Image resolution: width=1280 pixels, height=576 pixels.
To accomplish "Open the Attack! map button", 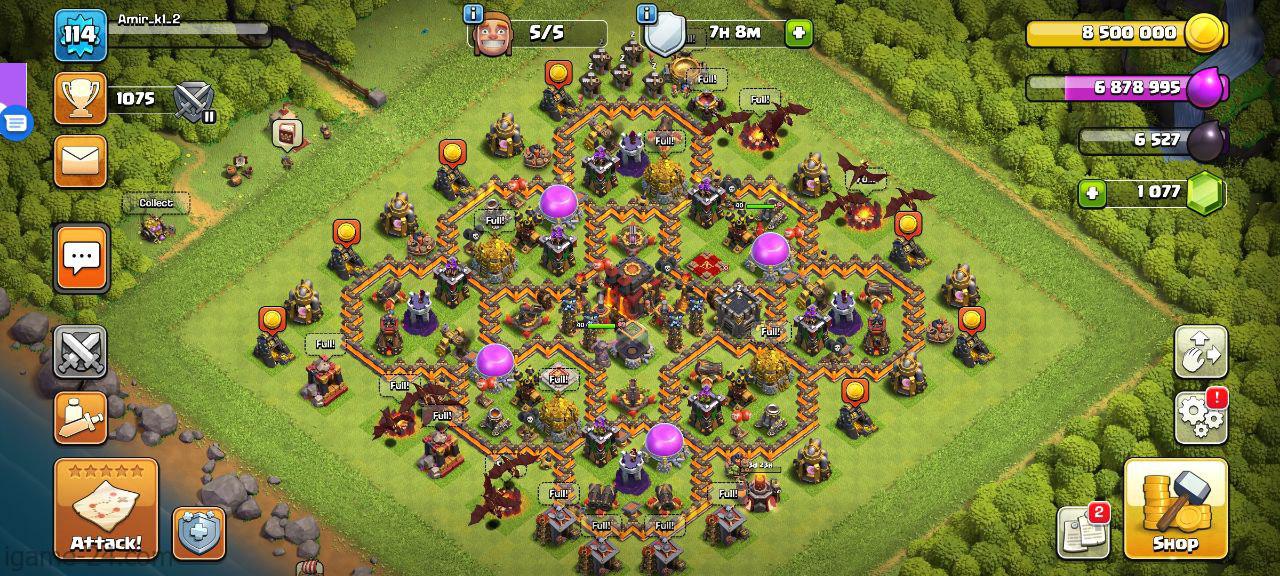I will pyautogui.click(x=105, y=508).
